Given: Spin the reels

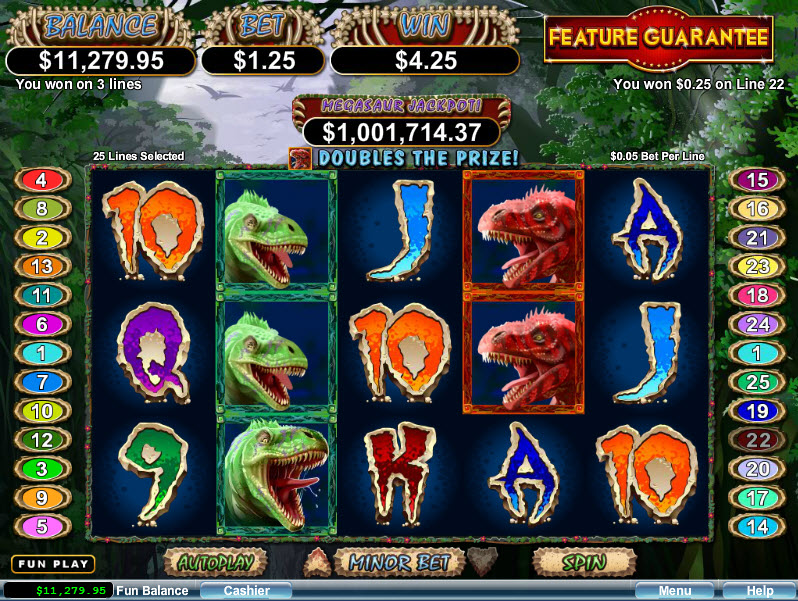Looking at the screenshot, I should coord(583,561).
